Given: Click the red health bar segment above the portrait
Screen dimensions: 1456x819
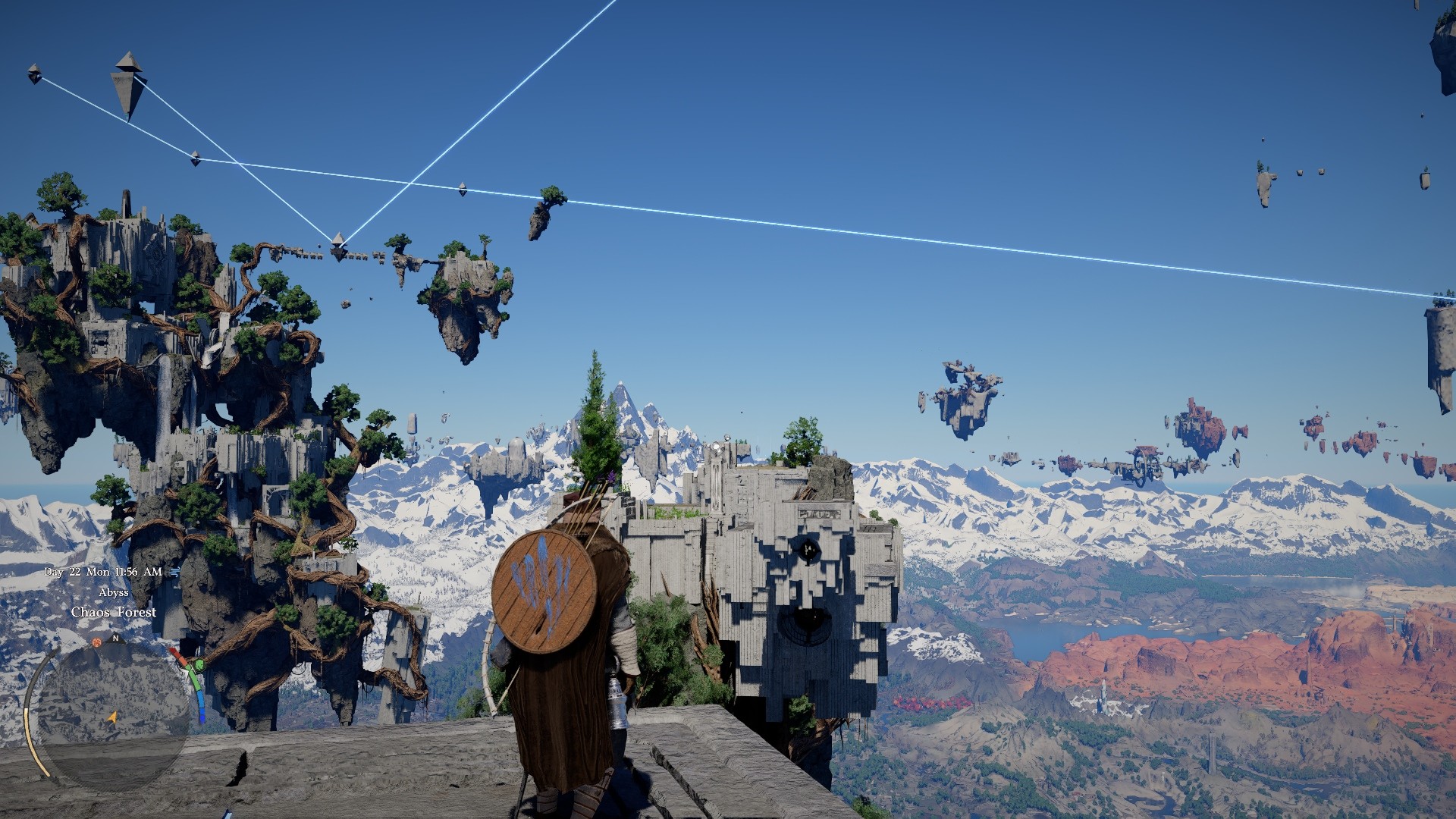Looking at the screenshot, I should click(x=177, y=654).
